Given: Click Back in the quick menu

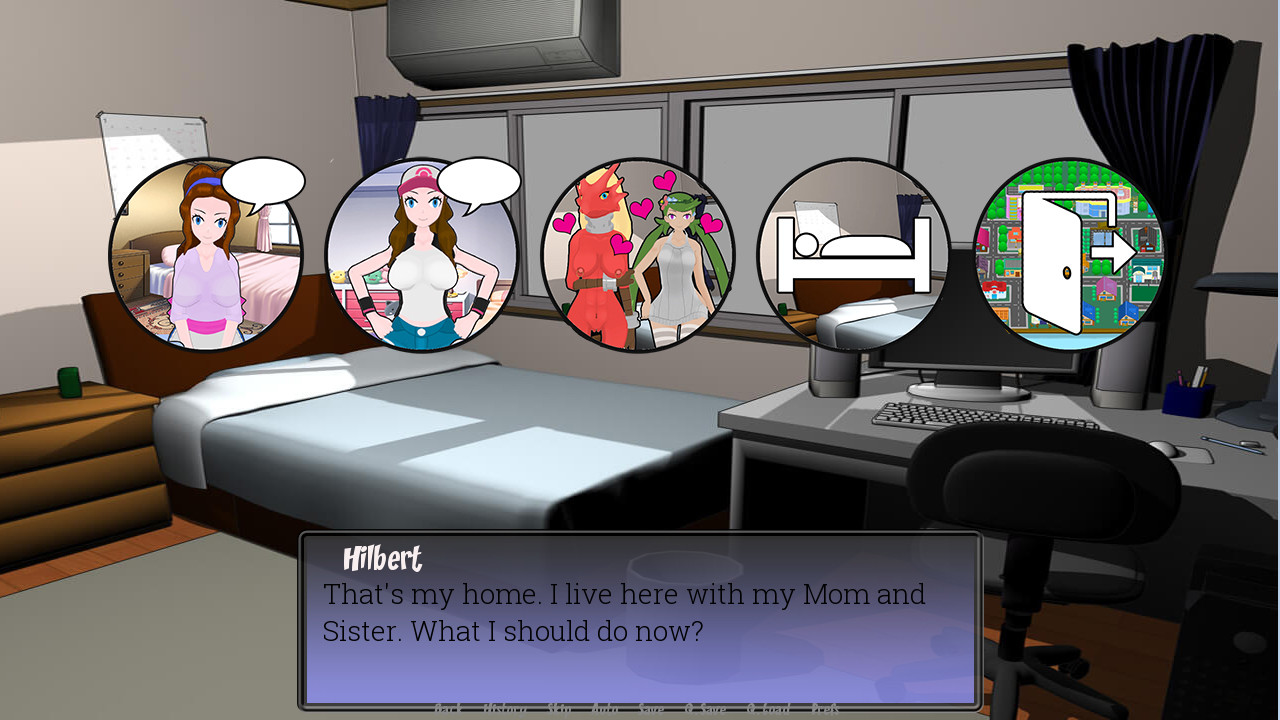Looking at the screenshot, I should coord(448,710).
